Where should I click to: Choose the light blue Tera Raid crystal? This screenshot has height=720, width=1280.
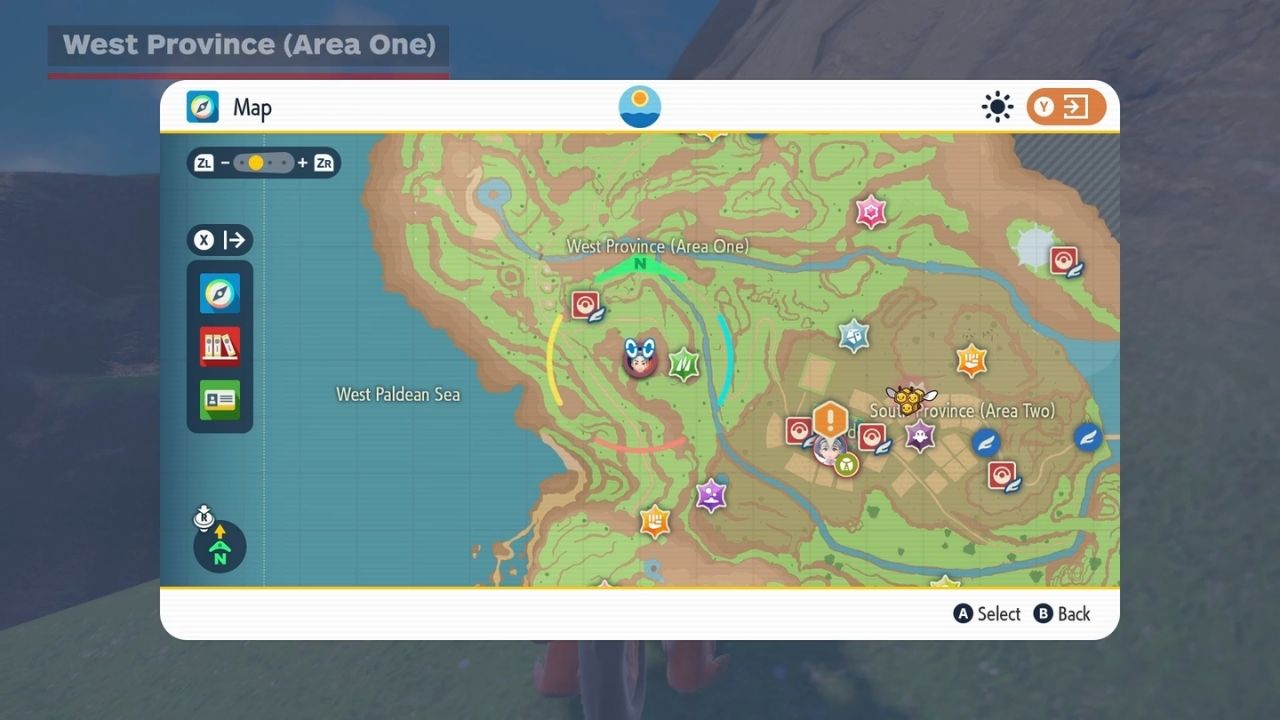pos(853,335)
